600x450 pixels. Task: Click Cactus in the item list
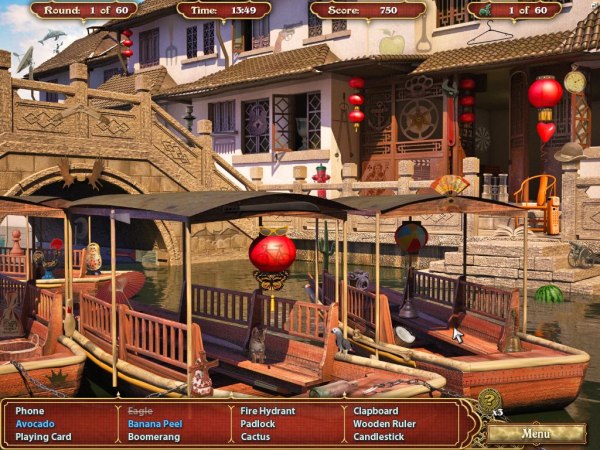257,436
